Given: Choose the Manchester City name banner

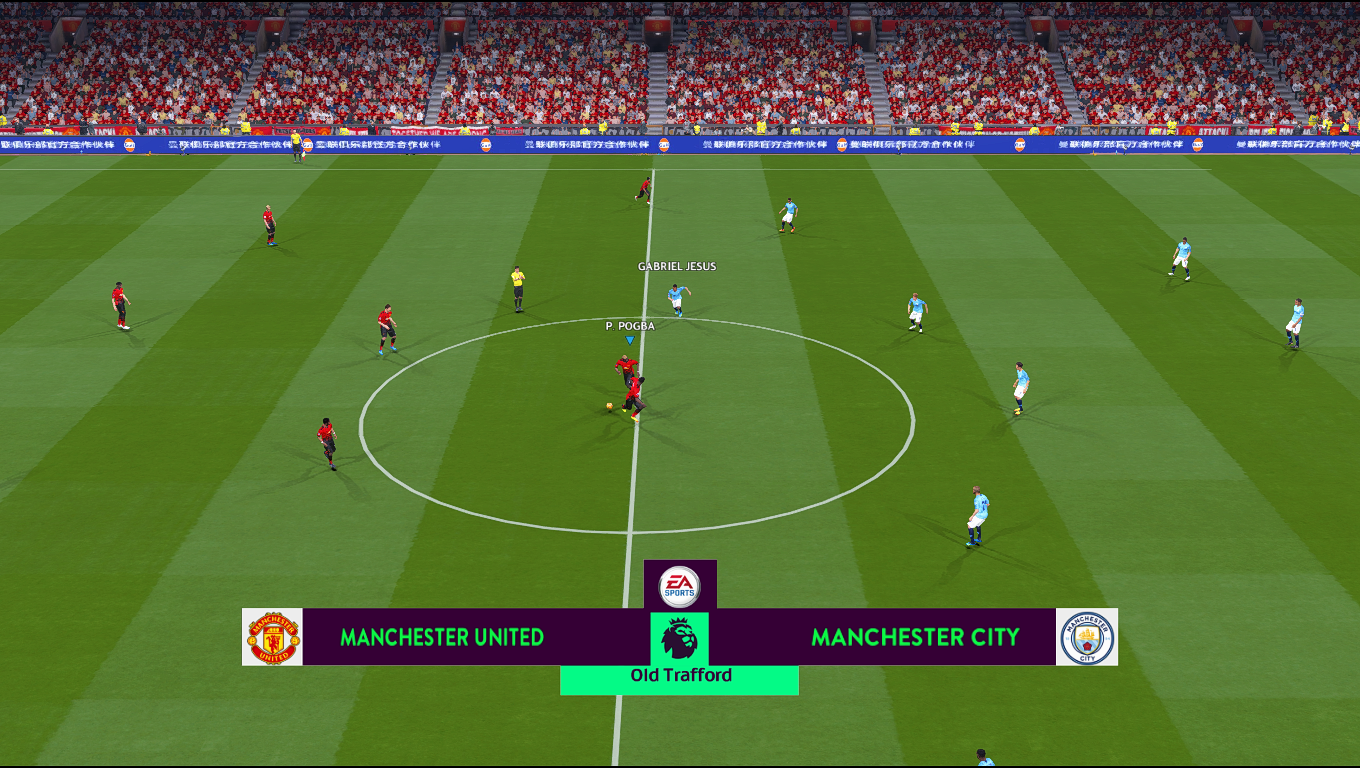Looking at the screenshot, I should pyautogui.click(x=915, y=637).
